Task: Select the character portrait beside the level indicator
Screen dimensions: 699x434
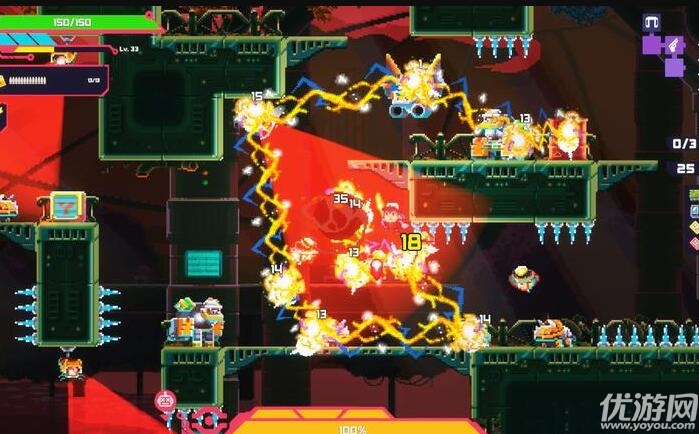Action: point(62,58)
